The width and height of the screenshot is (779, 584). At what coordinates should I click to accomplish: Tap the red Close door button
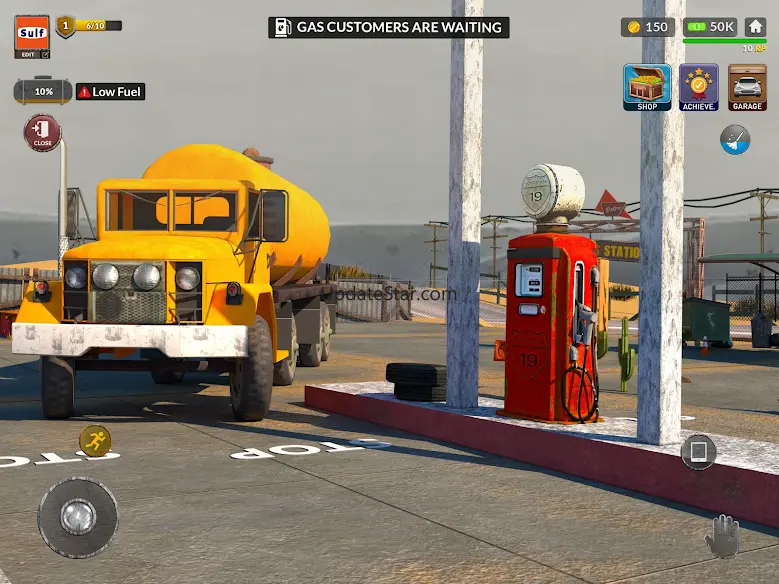42,133
